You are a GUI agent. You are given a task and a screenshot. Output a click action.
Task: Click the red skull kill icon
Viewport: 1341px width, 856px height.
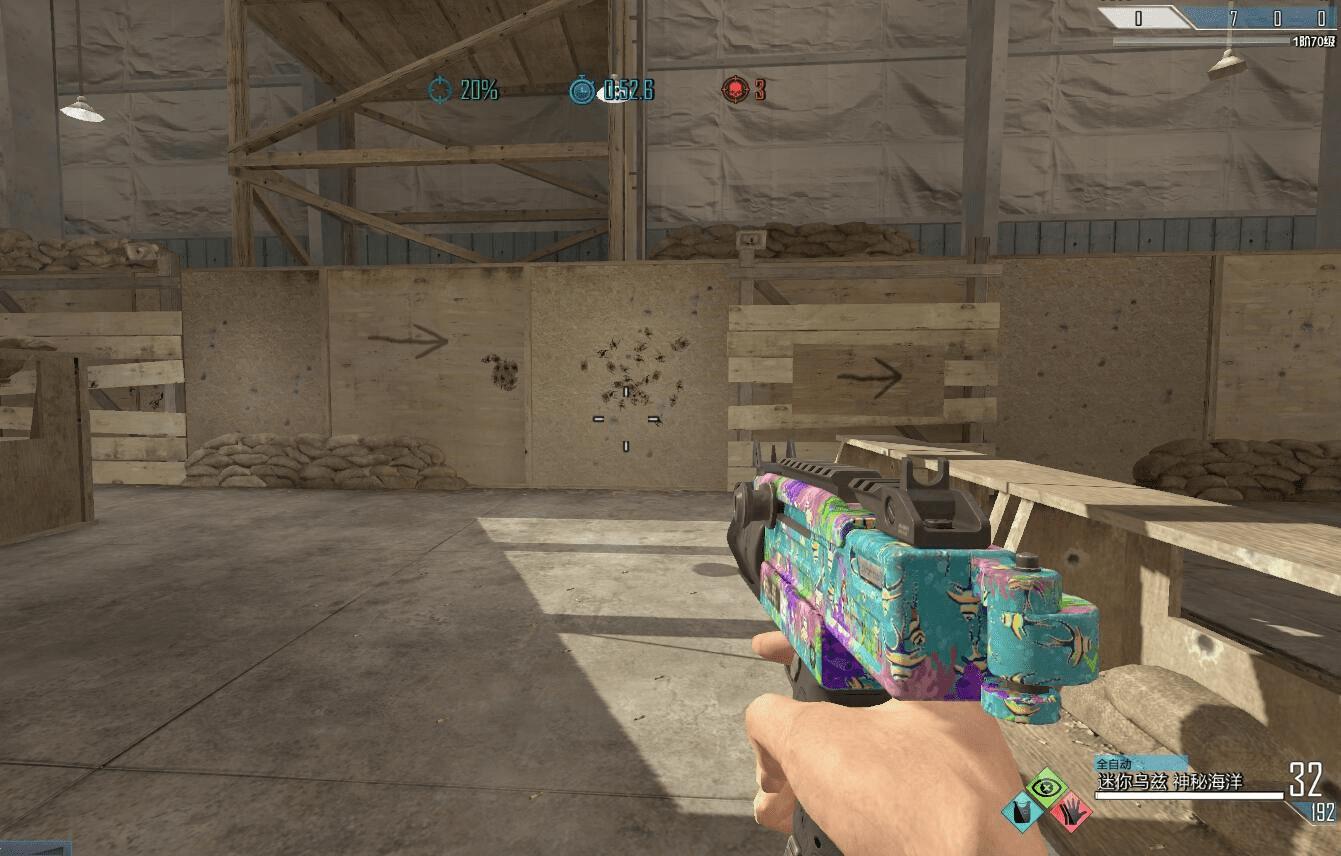pos(735,90)
